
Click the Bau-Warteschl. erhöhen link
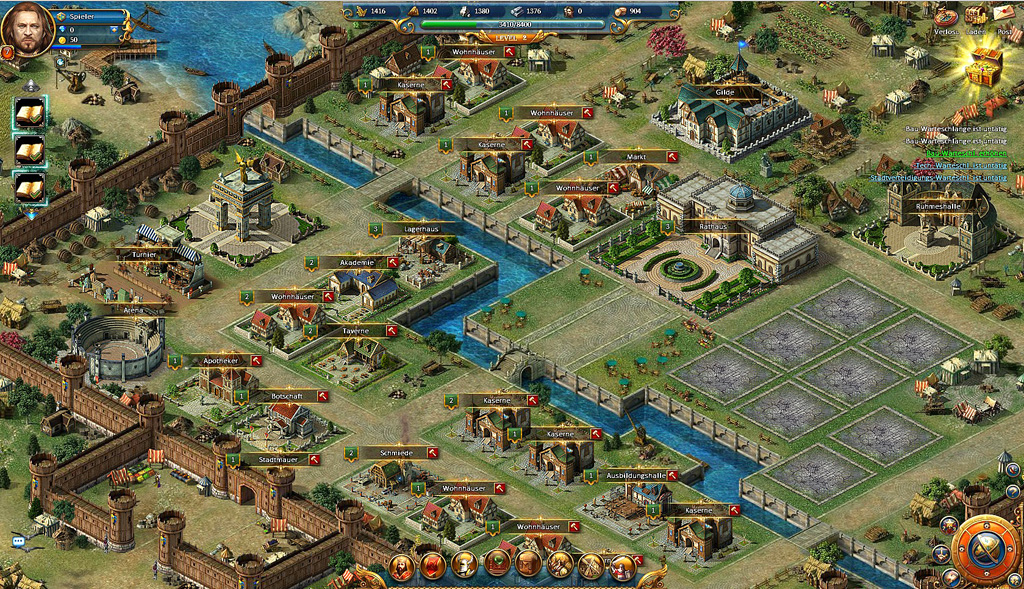[x=965, y=153]
